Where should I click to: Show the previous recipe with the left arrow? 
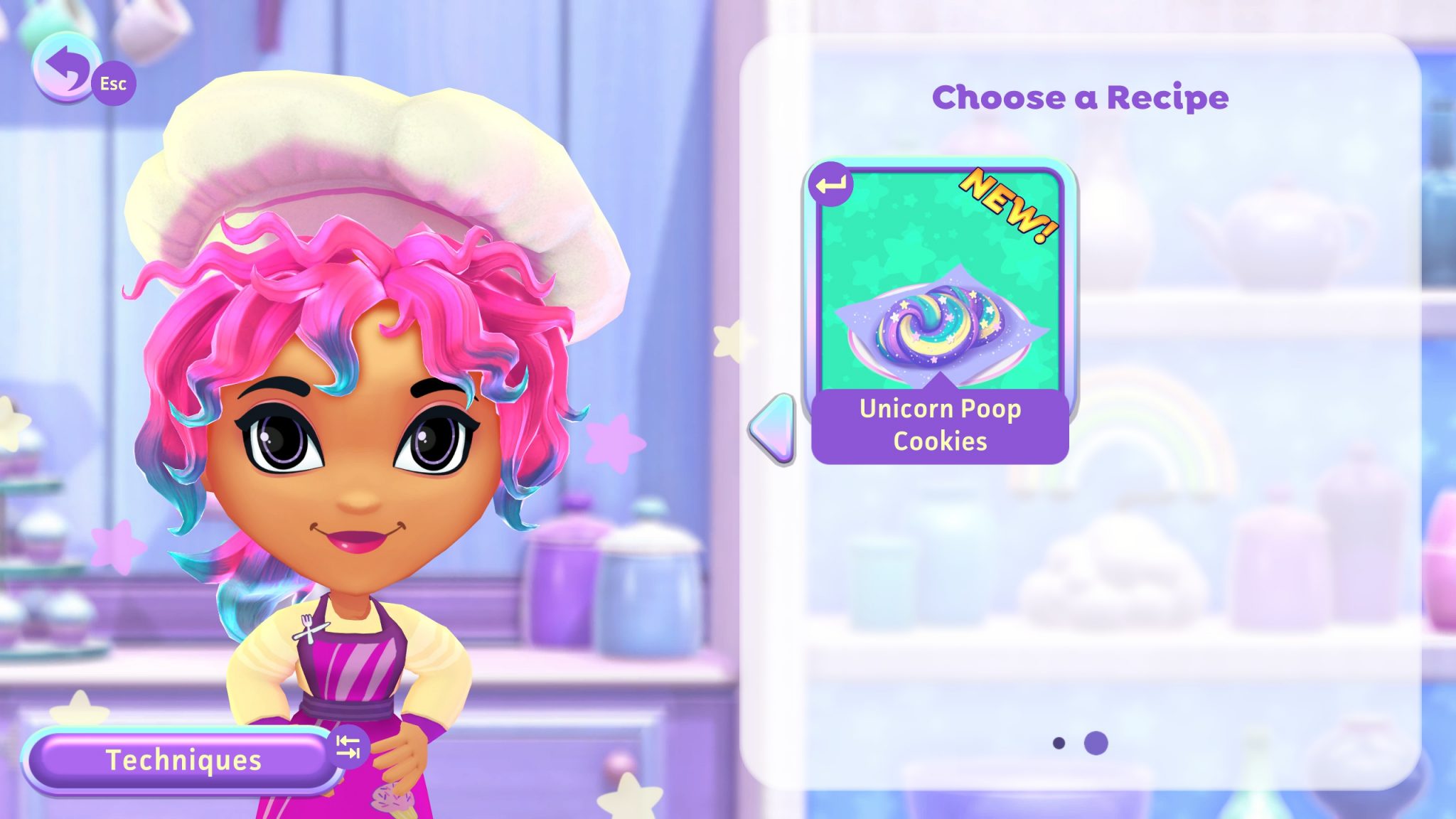pyautogui.click(x=773, y=429)
